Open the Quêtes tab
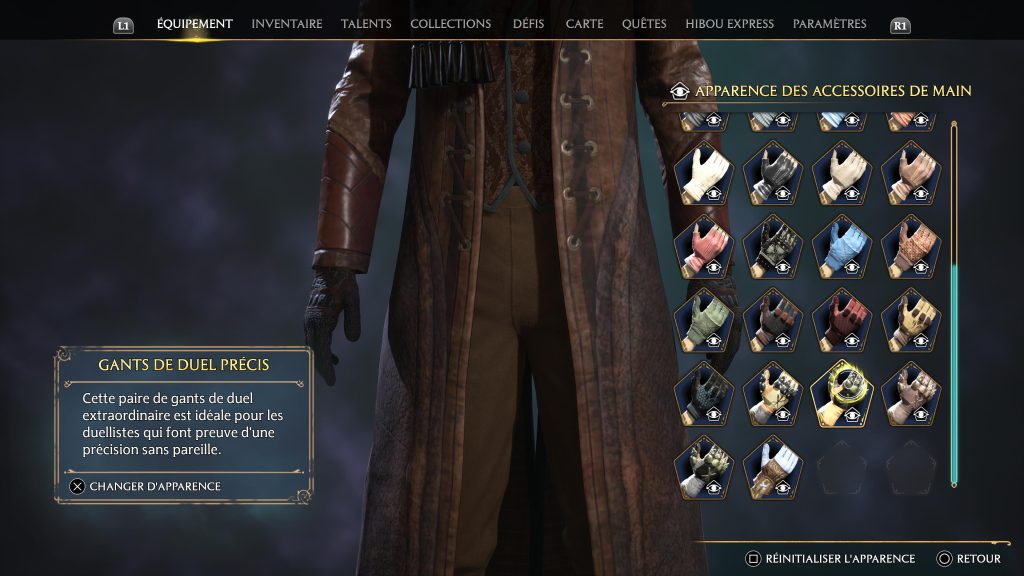The image size is (1024, 576). (644, 24)
